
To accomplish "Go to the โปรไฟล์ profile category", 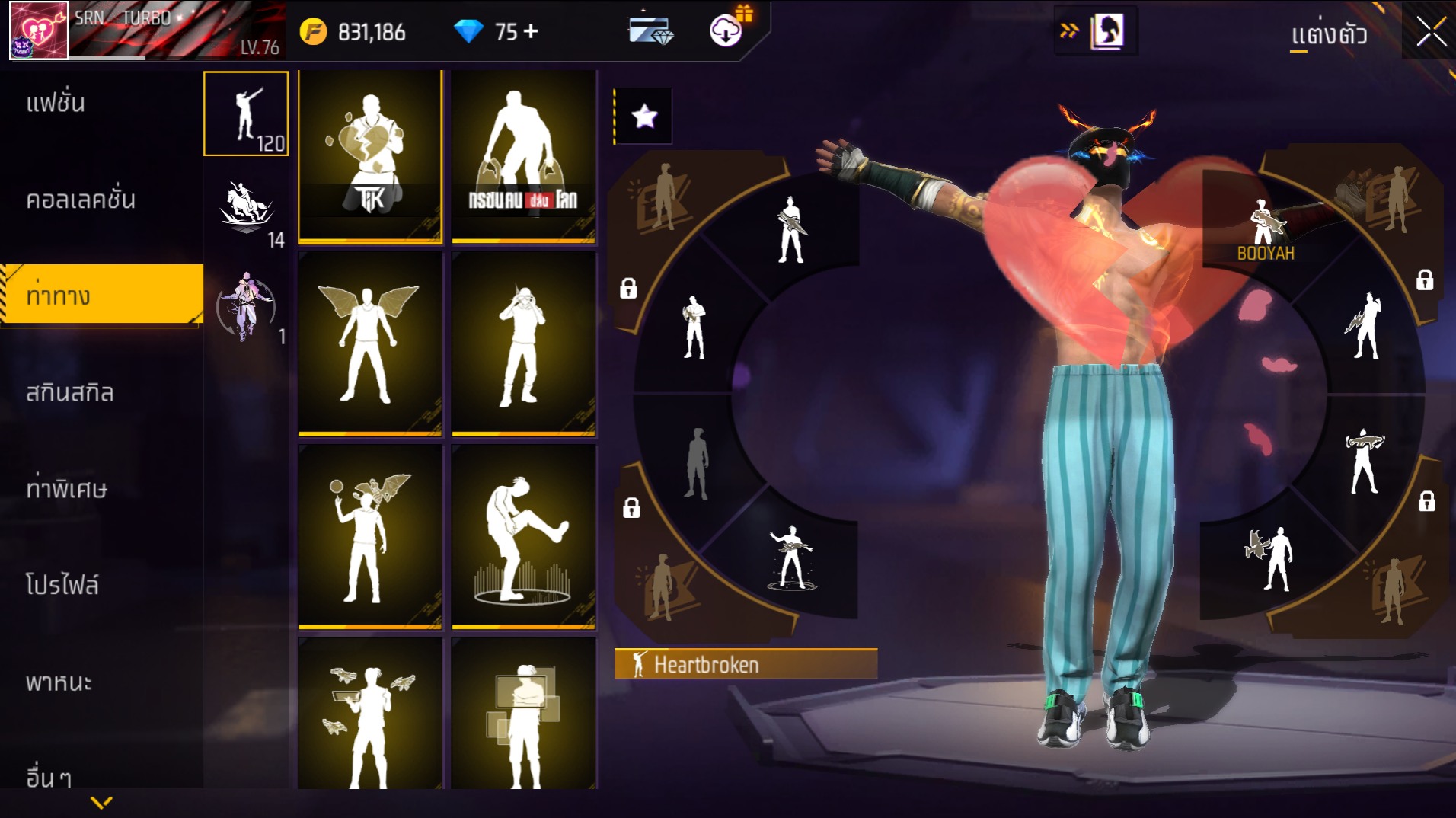I will (62, 585).
